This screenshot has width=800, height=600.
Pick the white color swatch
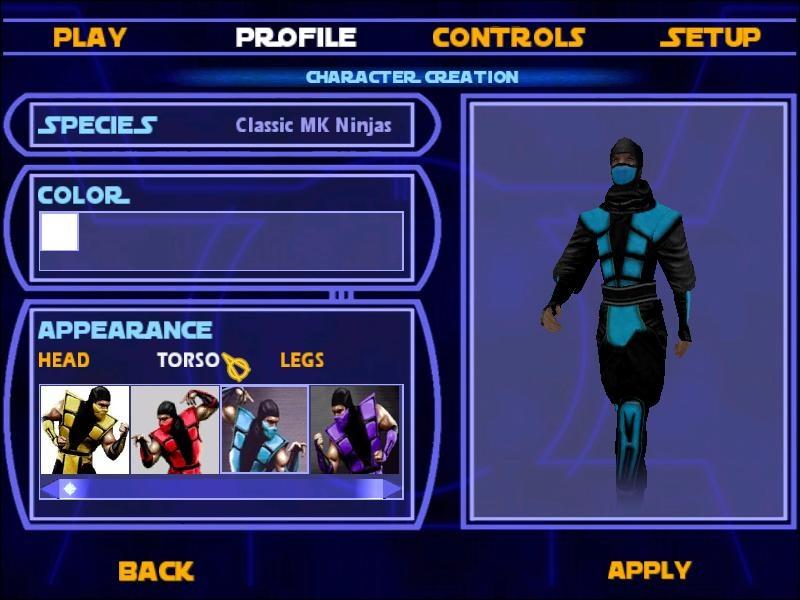pos(59,232)
